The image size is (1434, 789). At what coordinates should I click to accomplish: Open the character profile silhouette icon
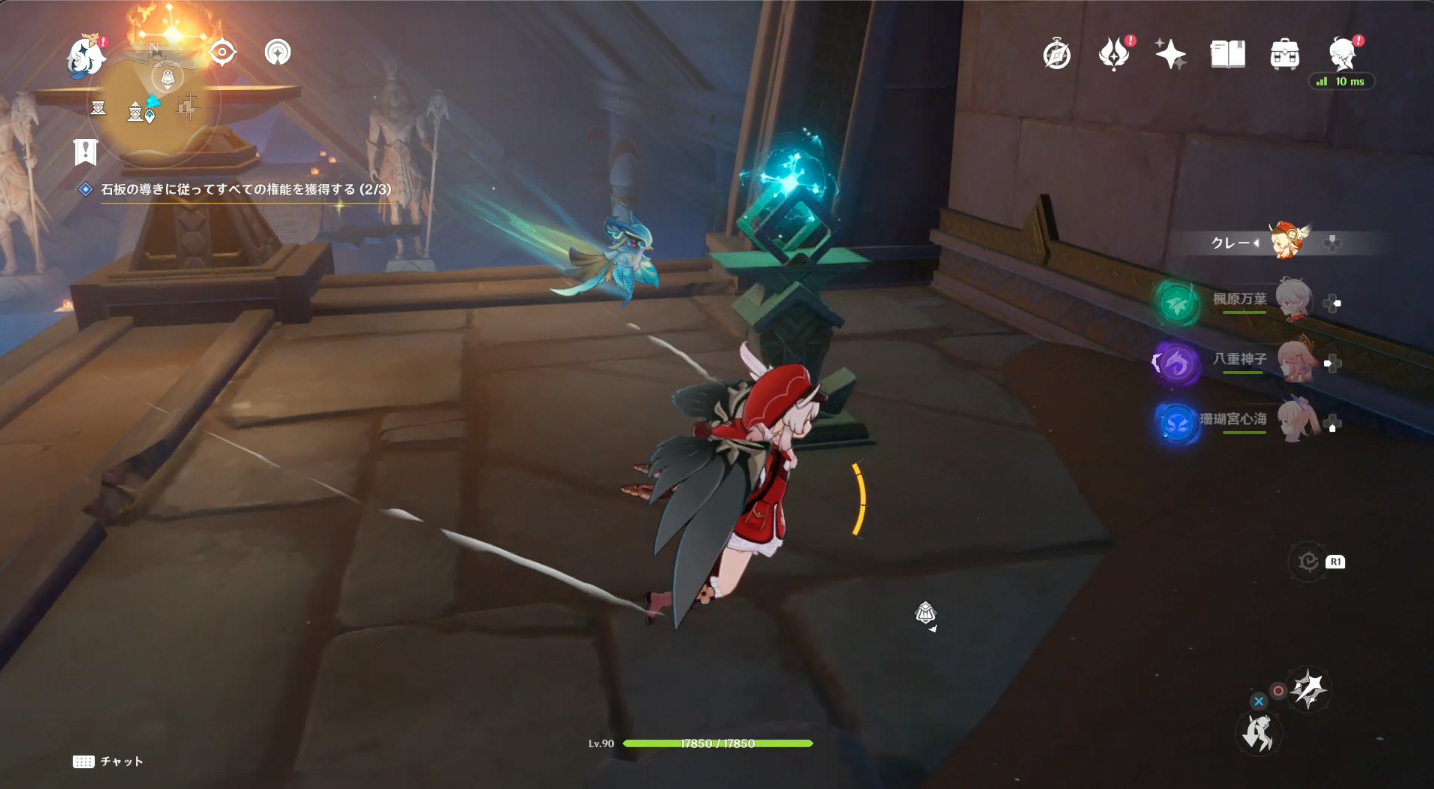1341,54
